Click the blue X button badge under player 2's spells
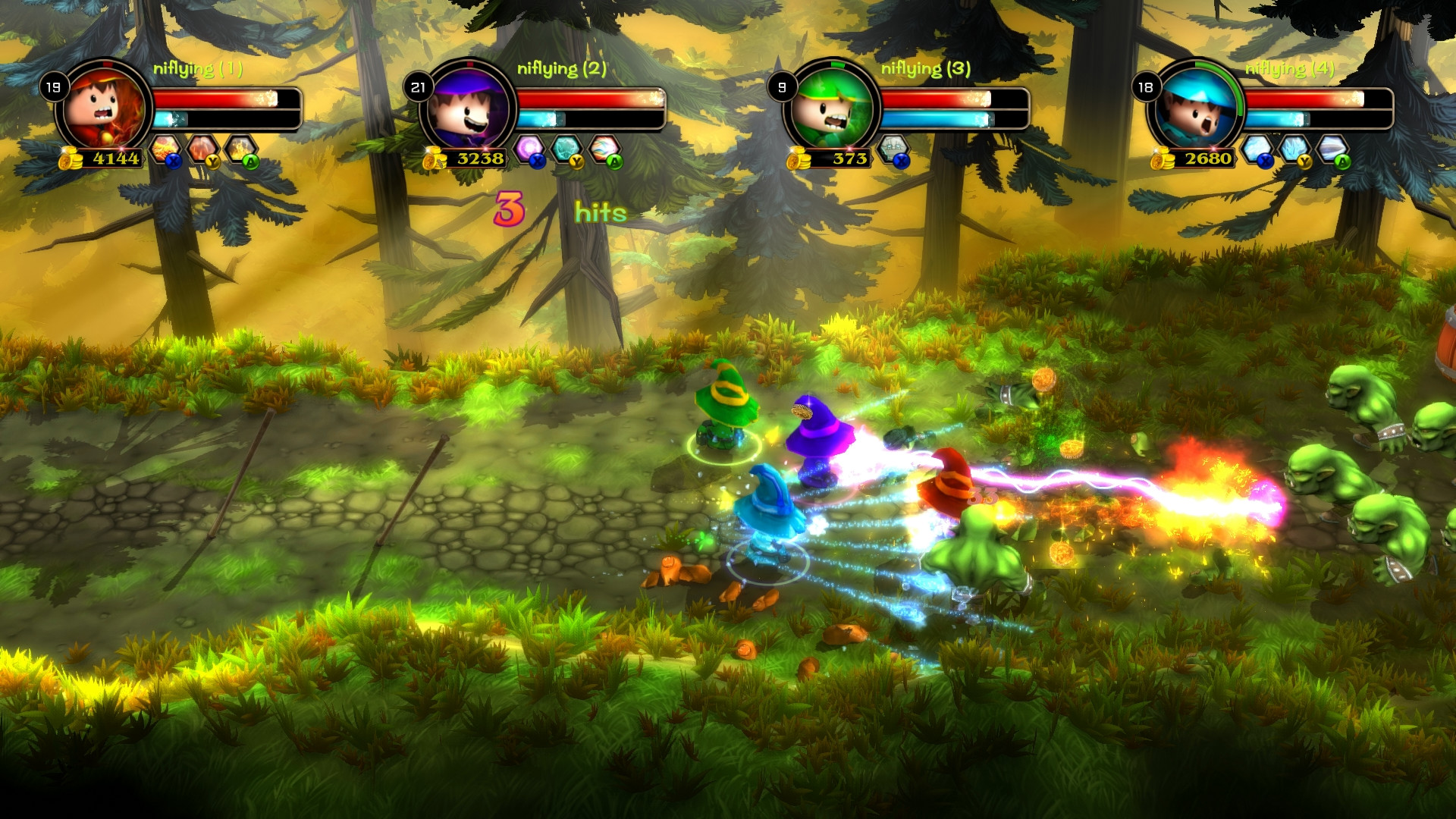 point(538,162)
